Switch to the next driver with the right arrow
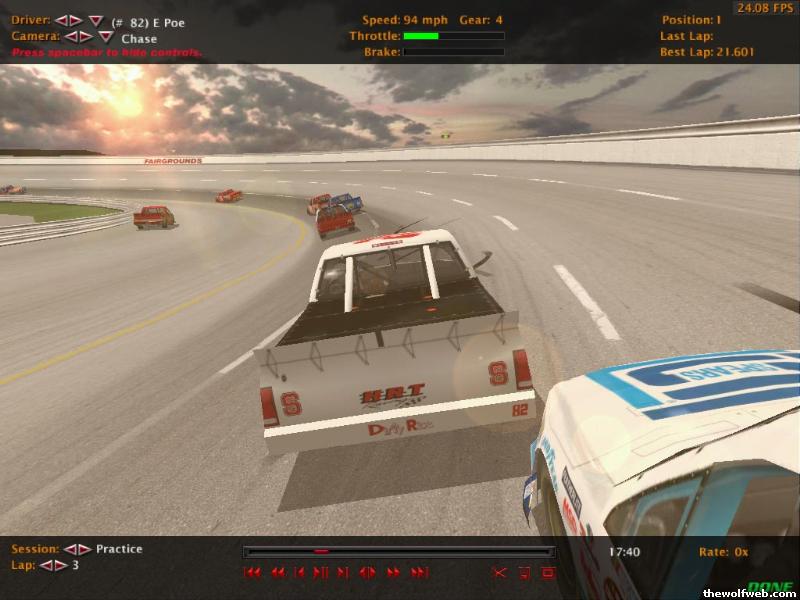 pos(75,20)
